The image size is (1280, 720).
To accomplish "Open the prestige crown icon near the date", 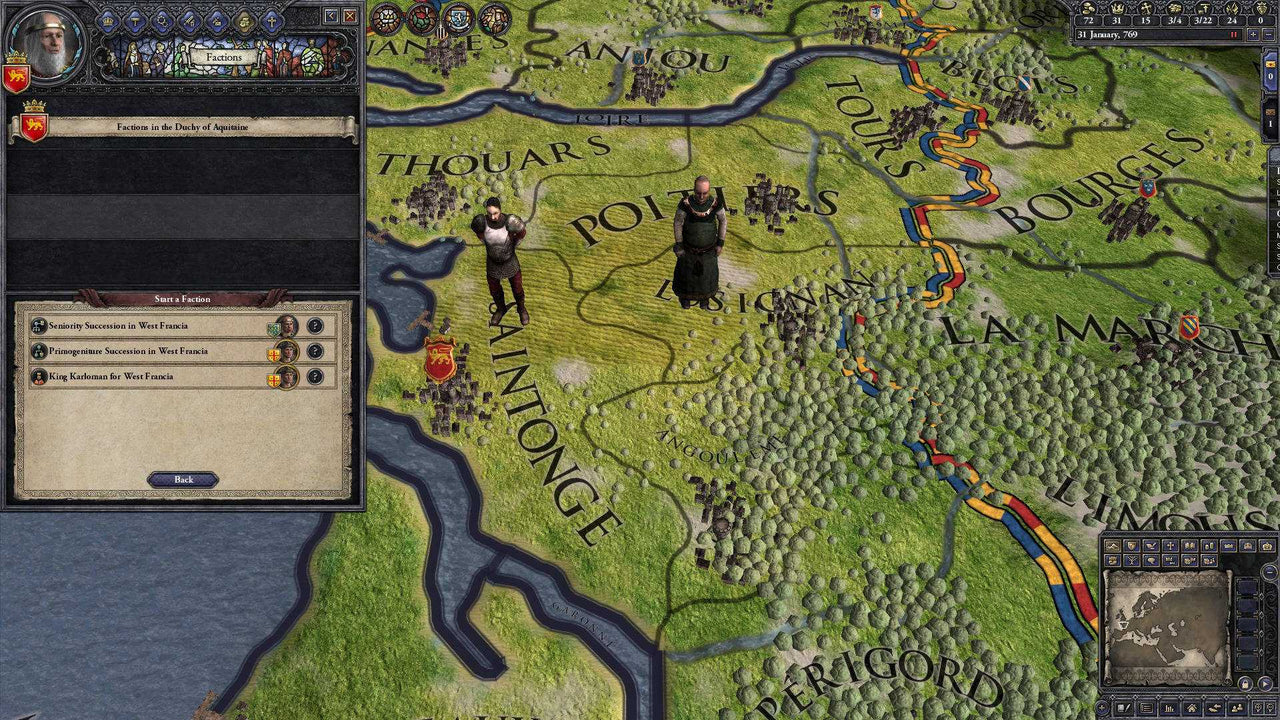I will tap(1117, 9).
